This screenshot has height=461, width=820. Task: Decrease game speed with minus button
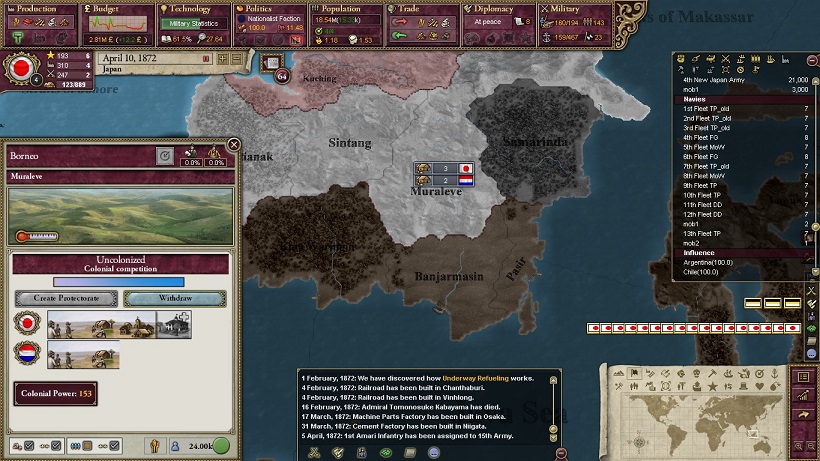point(237,59)
